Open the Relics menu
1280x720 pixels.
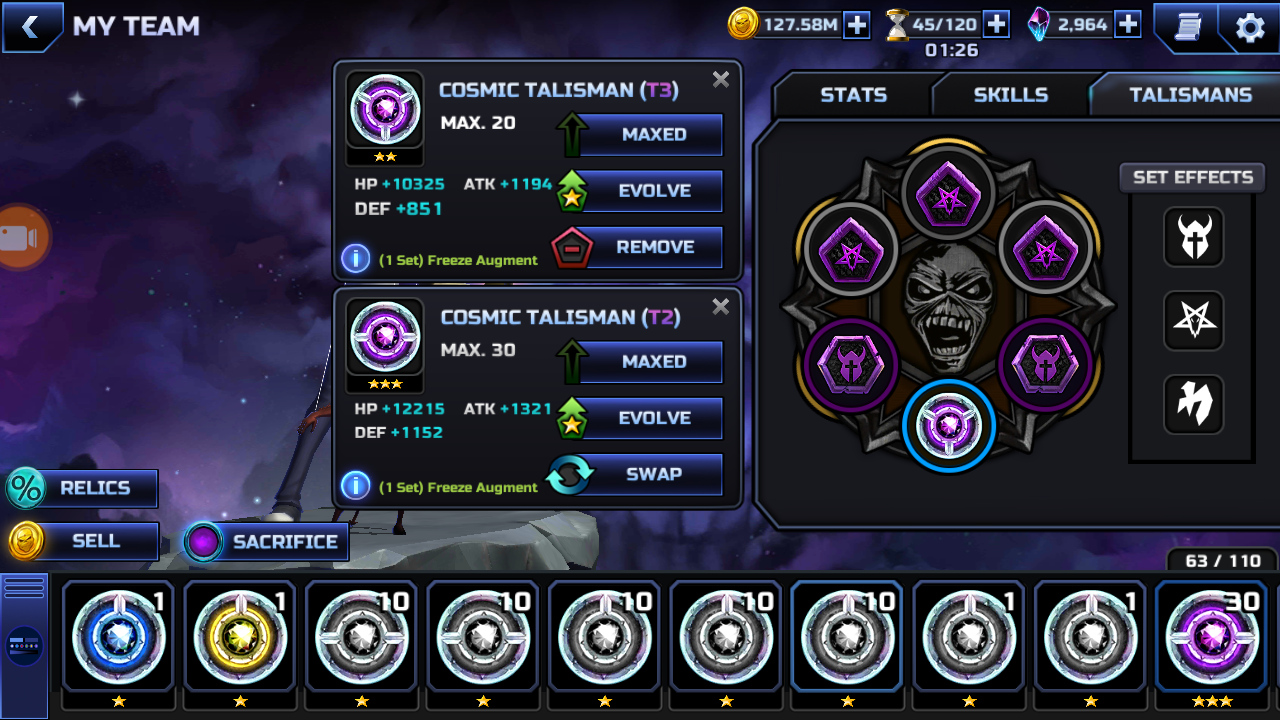[x=84, y=489]
